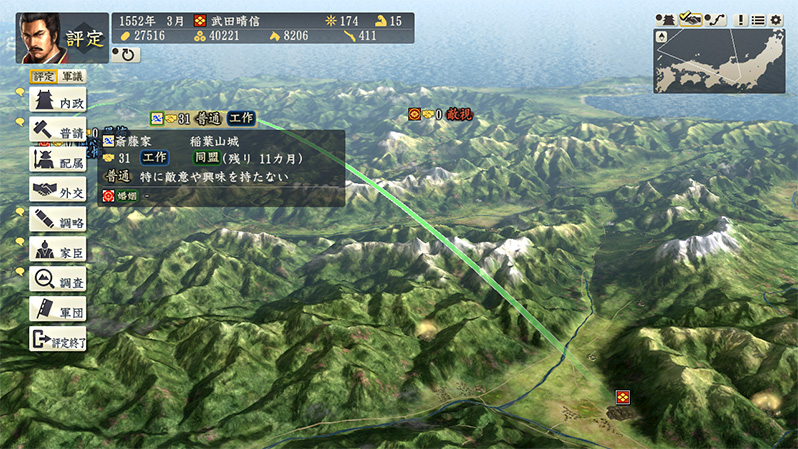Choose the 外交 diplomacy command
This screenshot has height=449, width=798.
(58, 190)
